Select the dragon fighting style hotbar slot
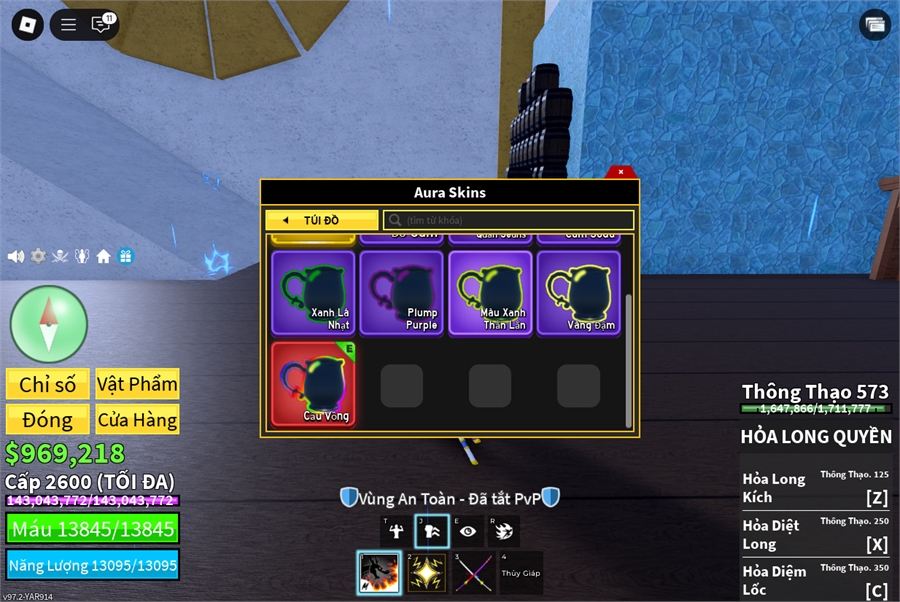This screenshot has width=900, height=602. (379, 573)
